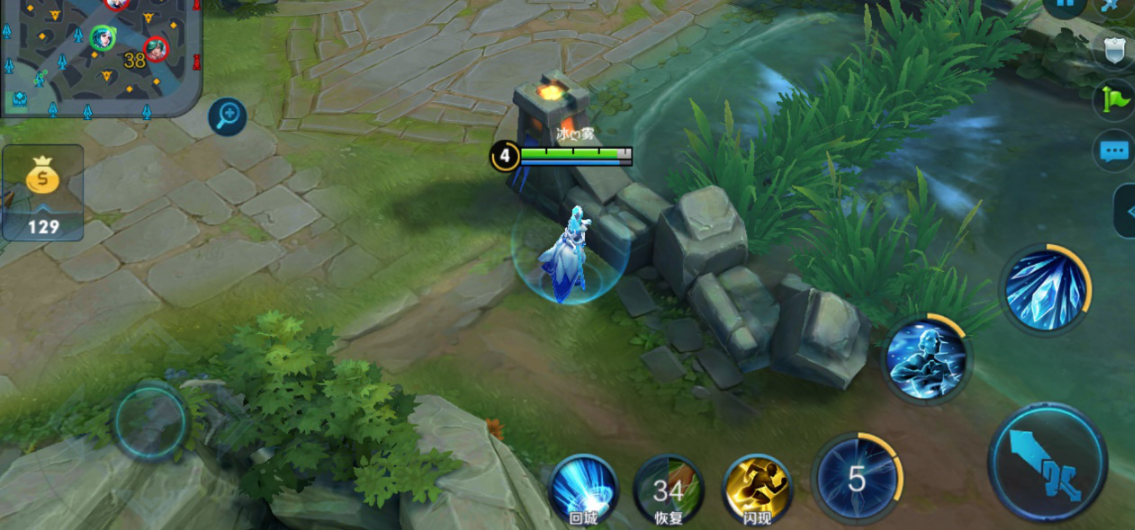Image resolution: width=1135 pixels, height=530 pixels.
Task: Click the minimap magnifier zoom button
Action: [x=227, y=117]
